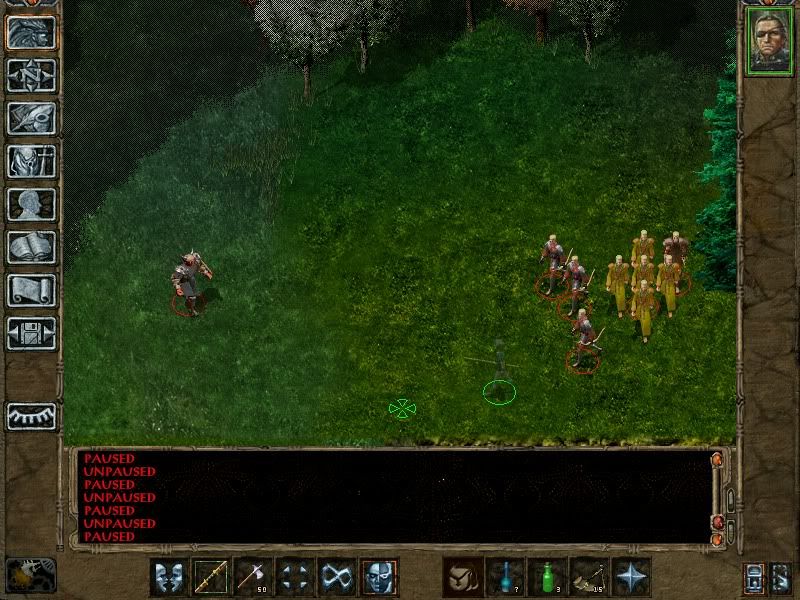Open Options with the floppy disk button
800x600 pixels.
click(x=31, y=333)
